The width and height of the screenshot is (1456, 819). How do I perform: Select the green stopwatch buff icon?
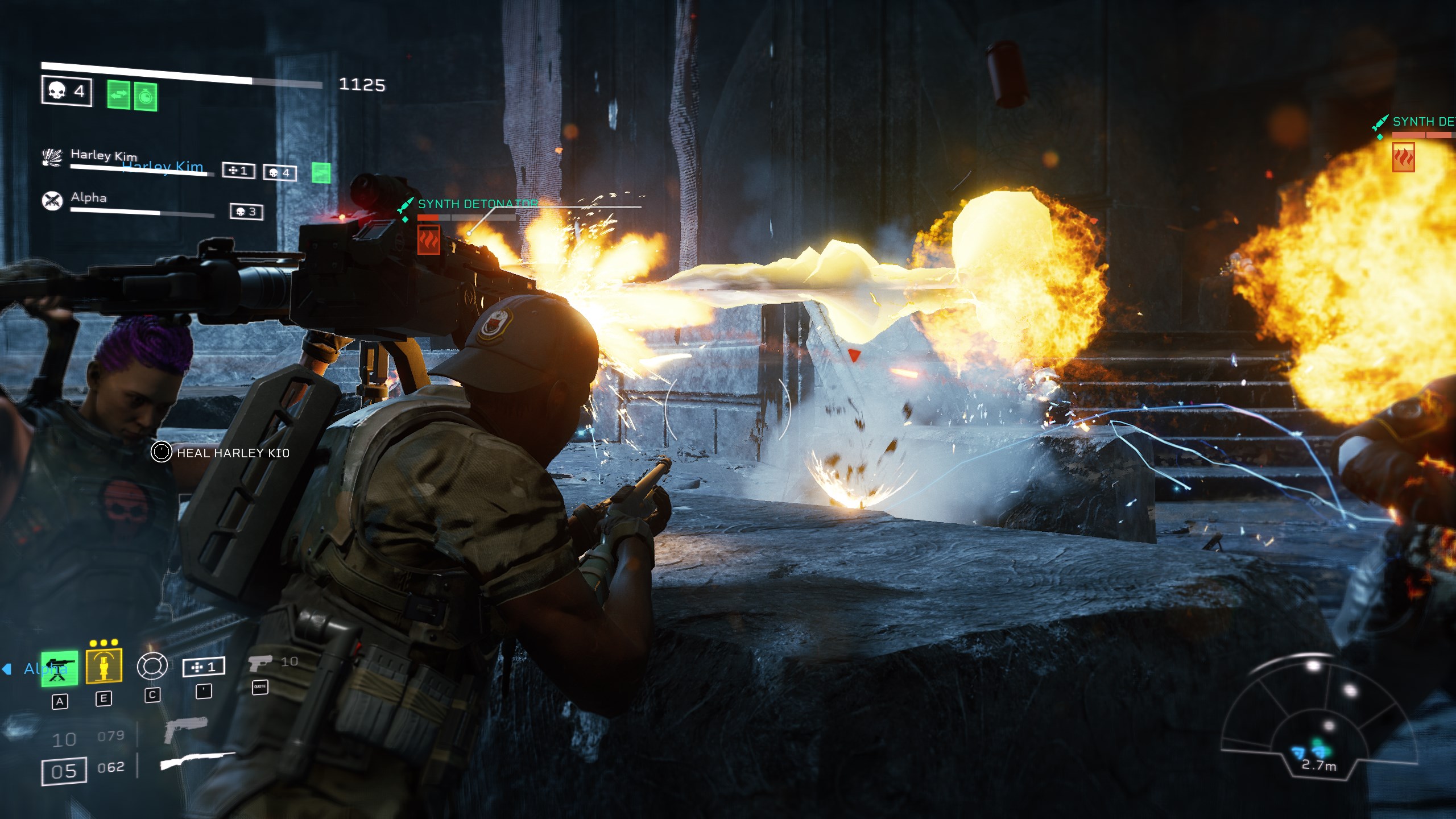coord(146,97)
